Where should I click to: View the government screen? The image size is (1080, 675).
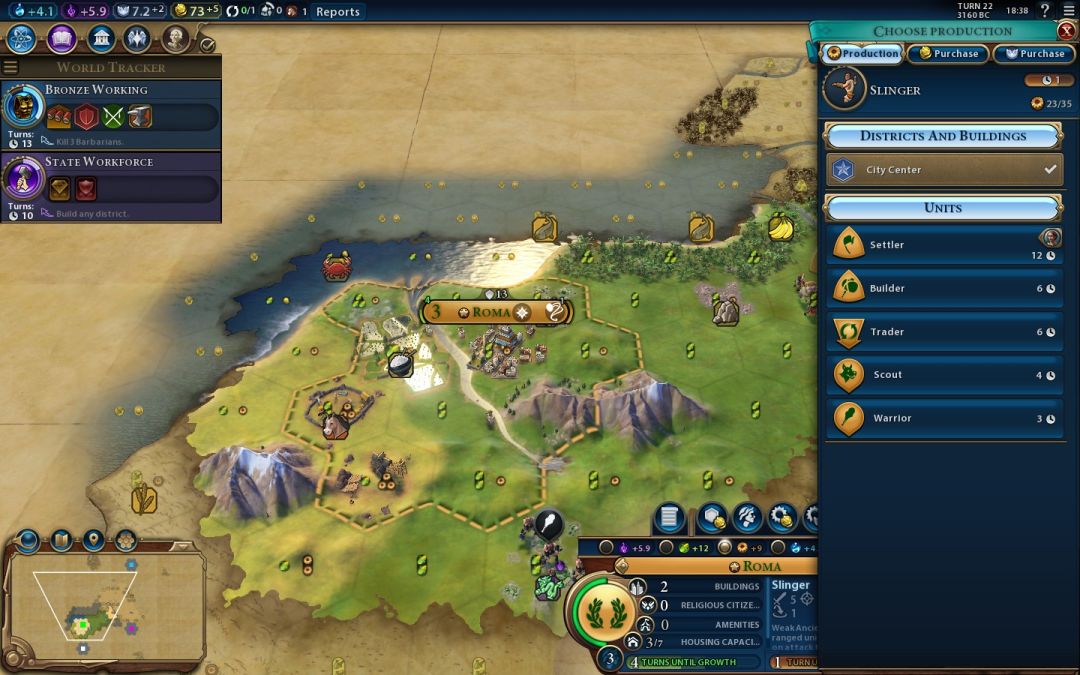pyautogui.click(x=100, y=39)
